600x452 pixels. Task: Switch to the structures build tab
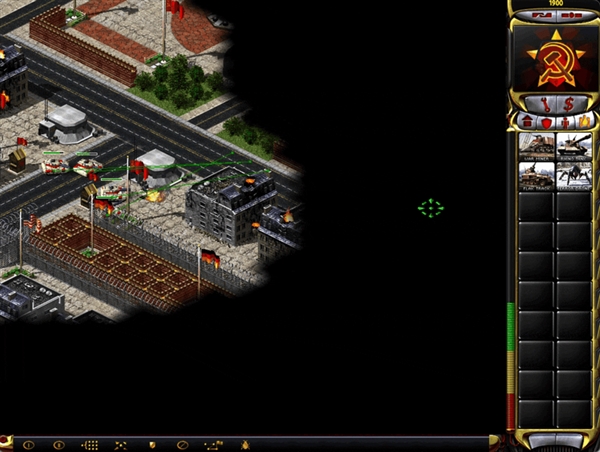click(529, 121)
